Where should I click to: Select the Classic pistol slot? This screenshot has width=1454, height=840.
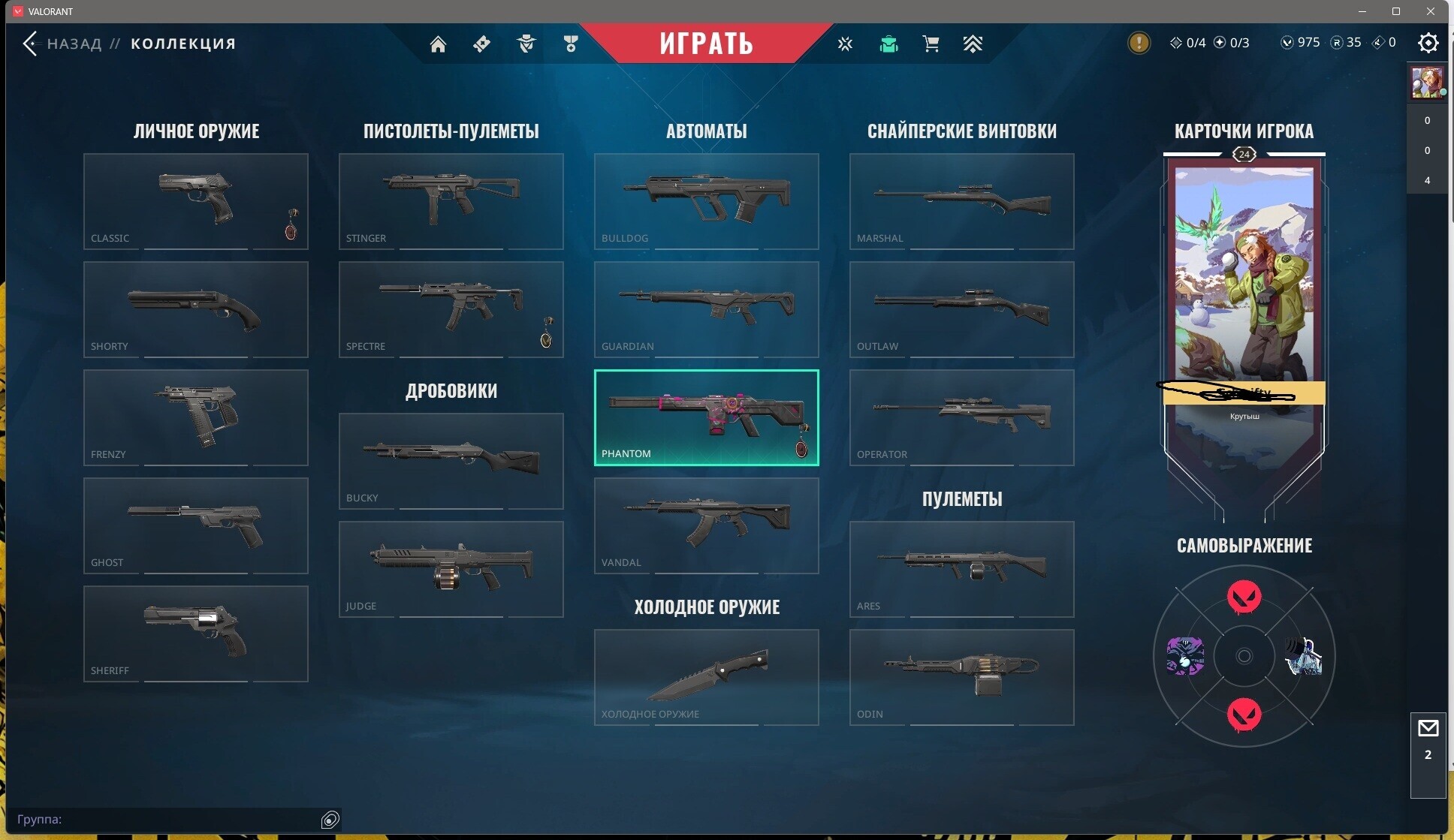coord(195,201)
